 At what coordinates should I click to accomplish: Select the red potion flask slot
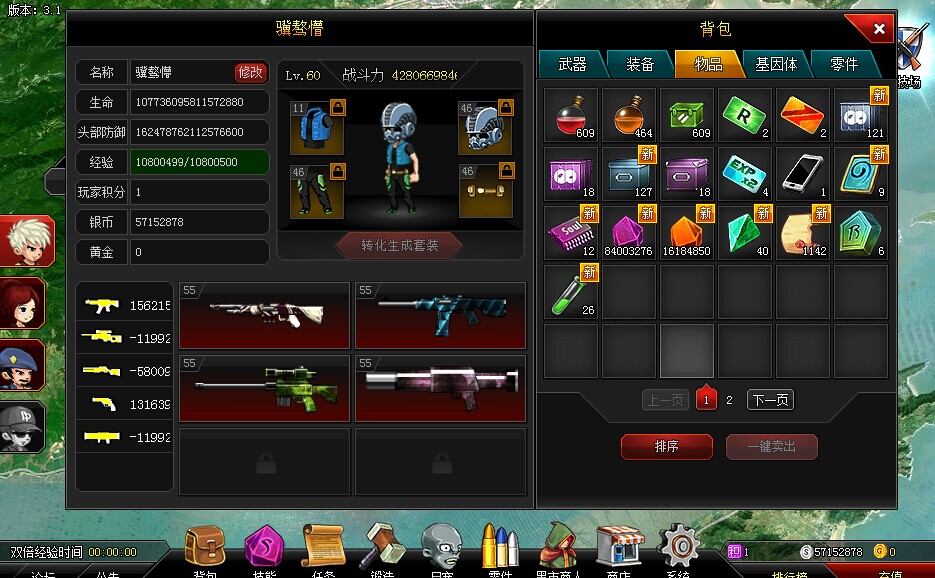click(571, 115)
